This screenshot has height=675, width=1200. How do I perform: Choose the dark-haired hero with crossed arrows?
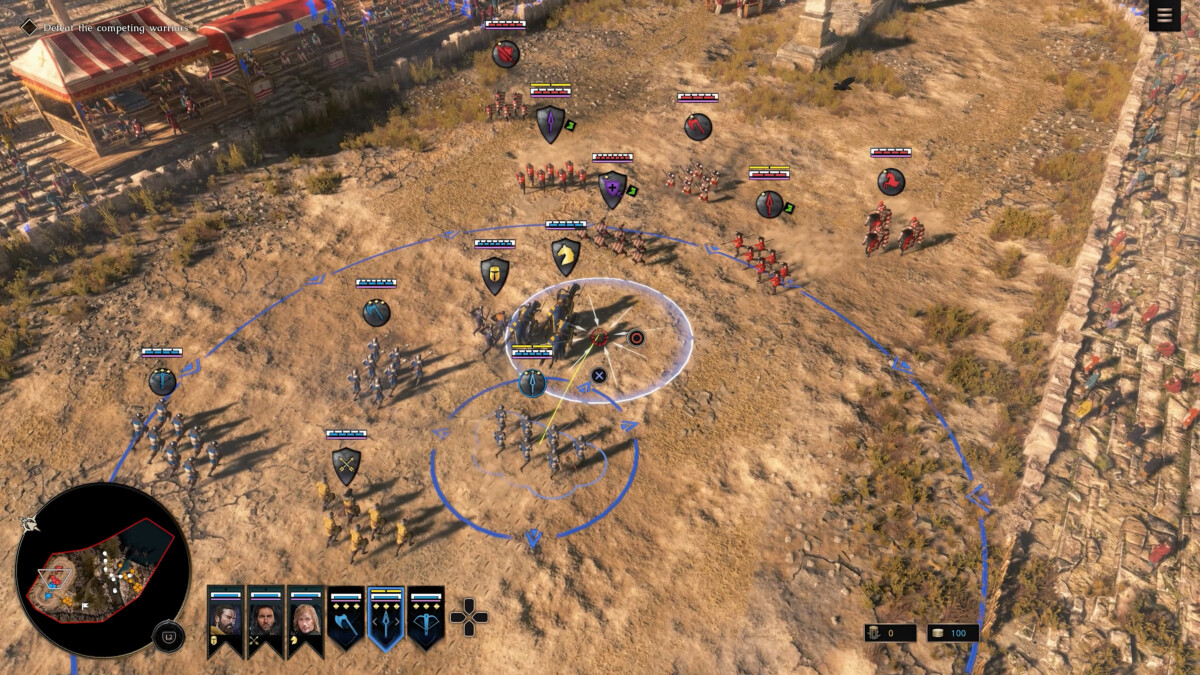tap(265, 620)
